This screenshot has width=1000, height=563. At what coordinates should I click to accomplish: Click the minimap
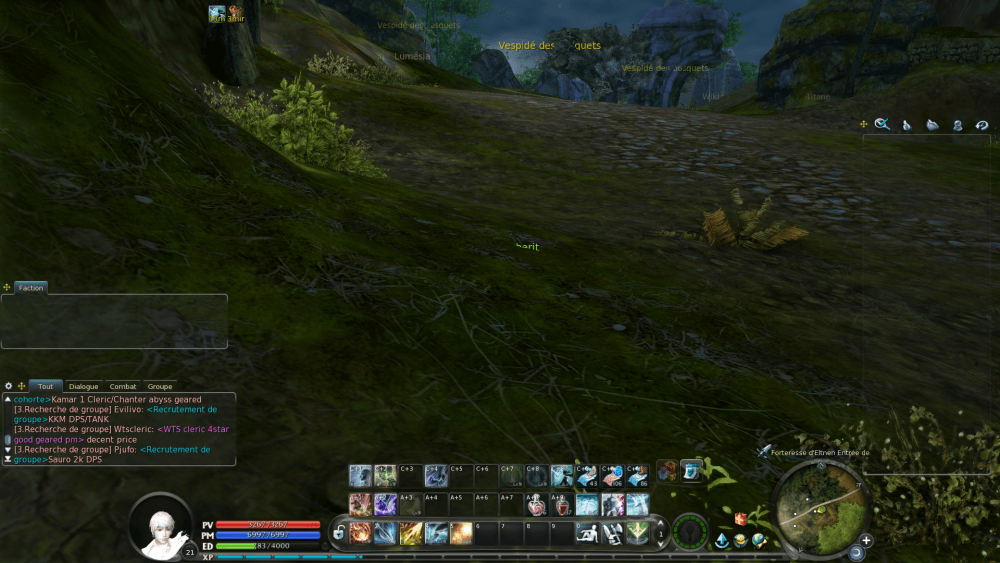[x=818, y=508]
